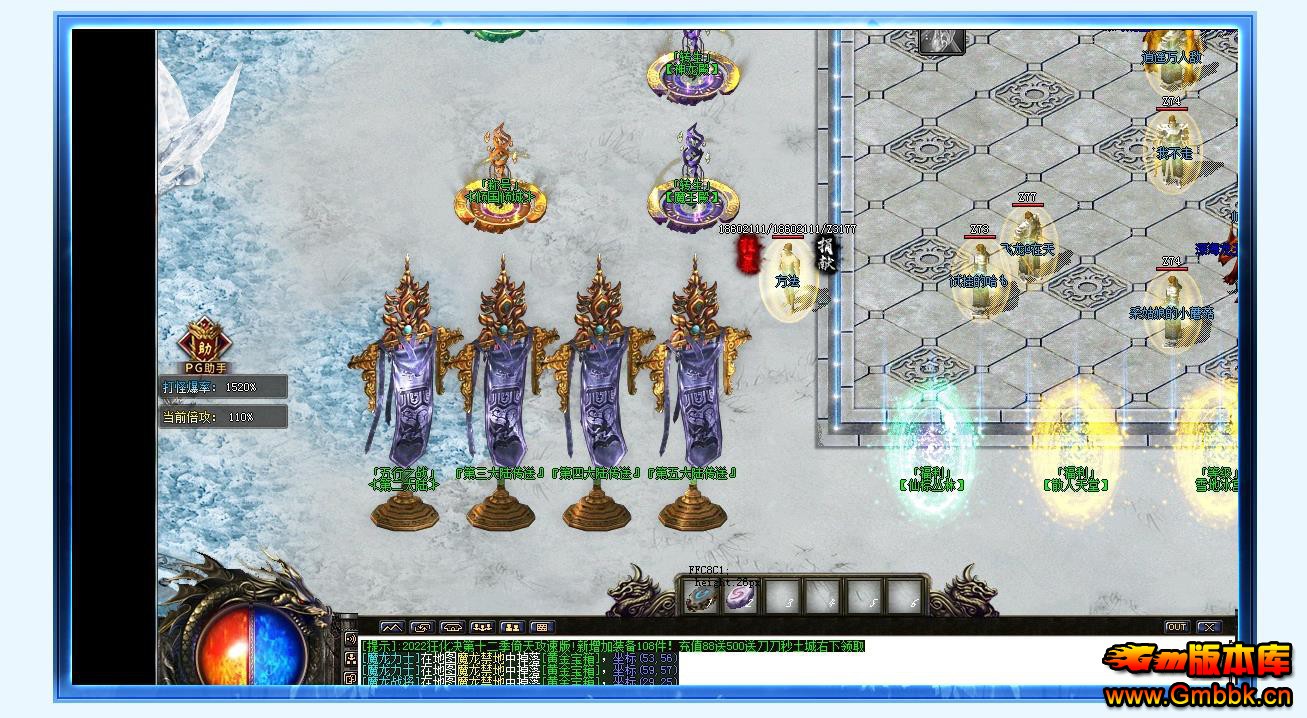
Task: Toggle the speaker icon beside the chat log
Action: 350,640
